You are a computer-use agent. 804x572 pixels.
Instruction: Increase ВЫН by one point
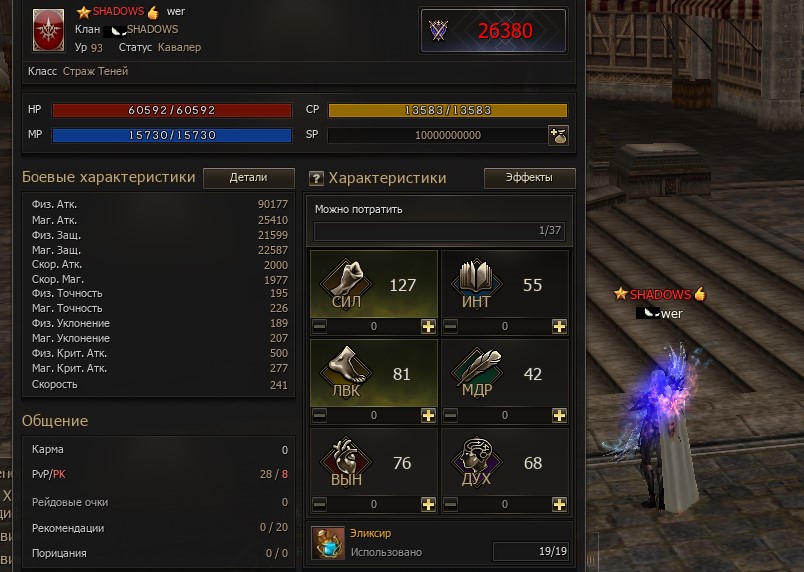428,504
